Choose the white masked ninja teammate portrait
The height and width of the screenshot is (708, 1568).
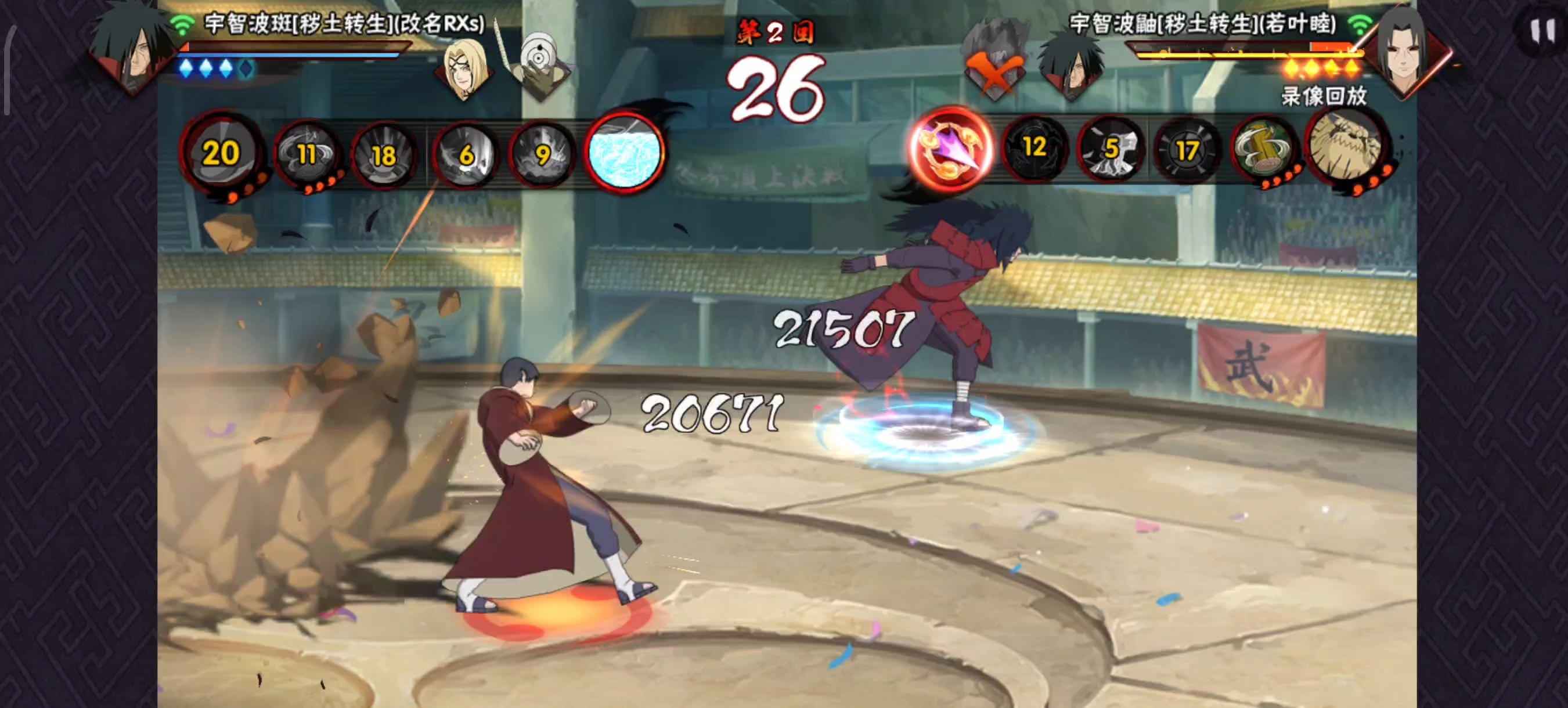point(539,66)
